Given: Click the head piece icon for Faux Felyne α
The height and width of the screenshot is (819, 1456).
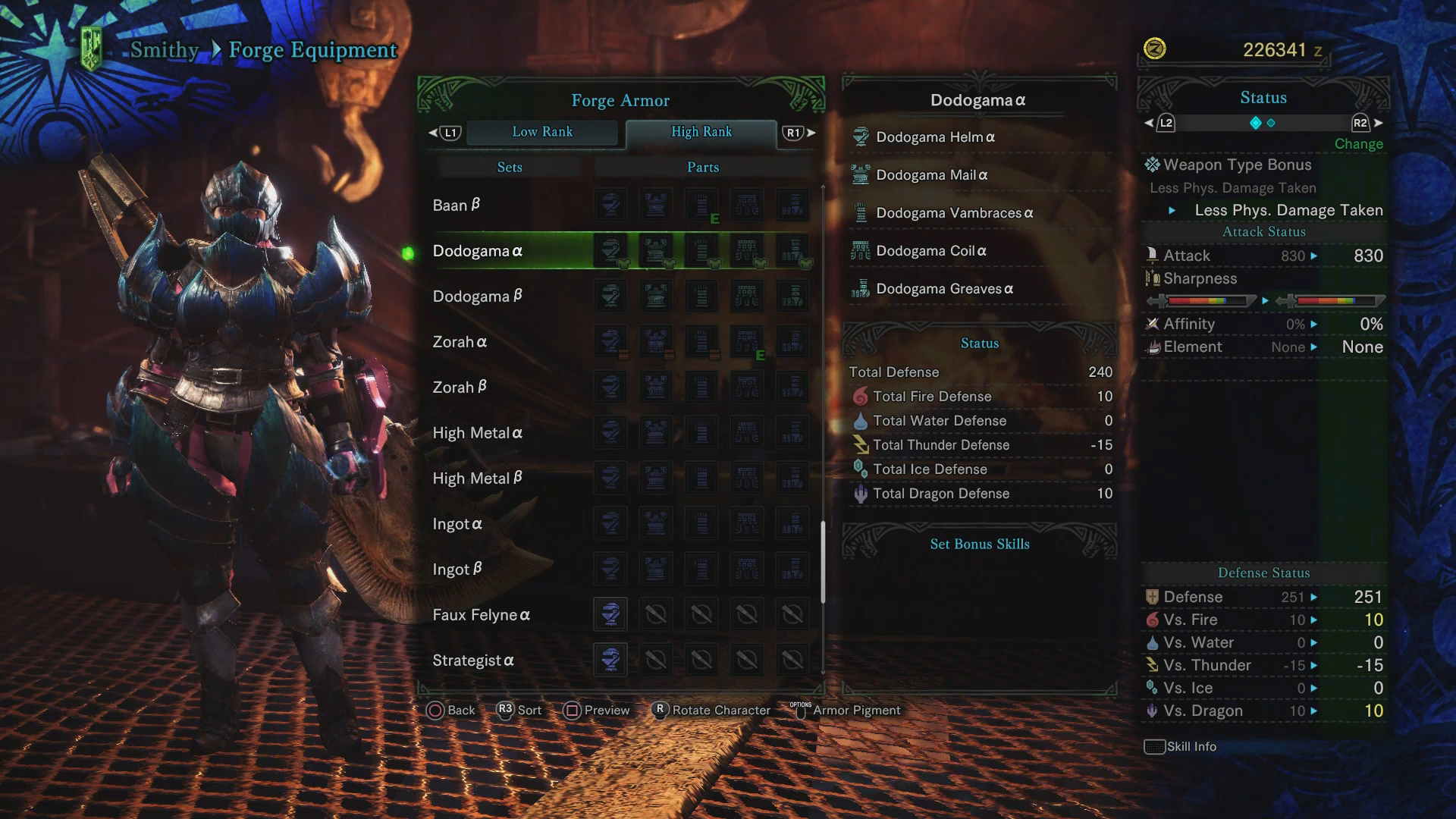Looking at the screenshot, I should [x=610, y=614].
